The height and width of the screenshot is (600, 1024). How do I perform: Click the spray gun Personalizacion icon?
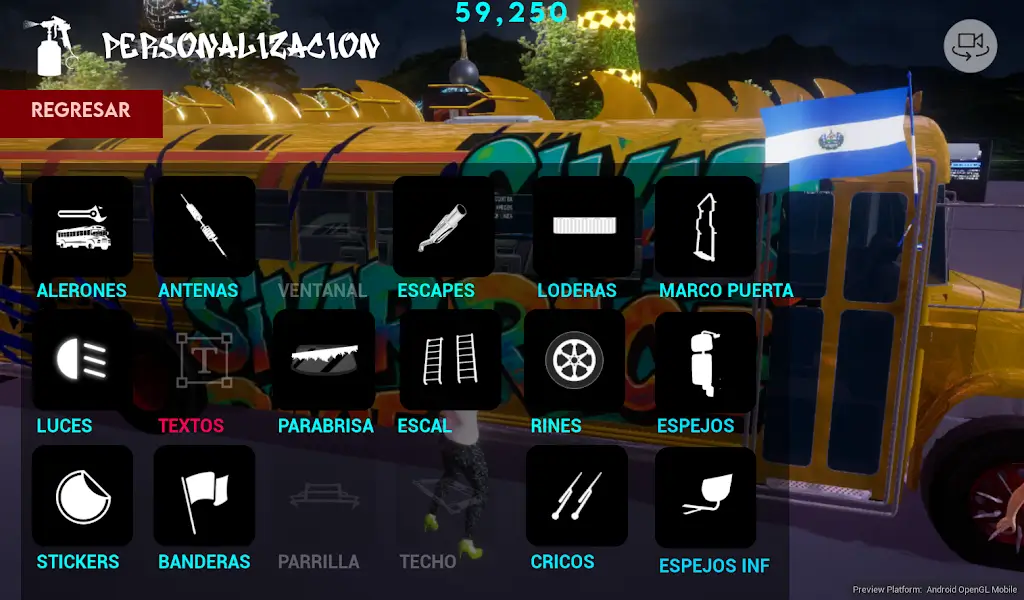pyautogui.click(x=53, y=45)
